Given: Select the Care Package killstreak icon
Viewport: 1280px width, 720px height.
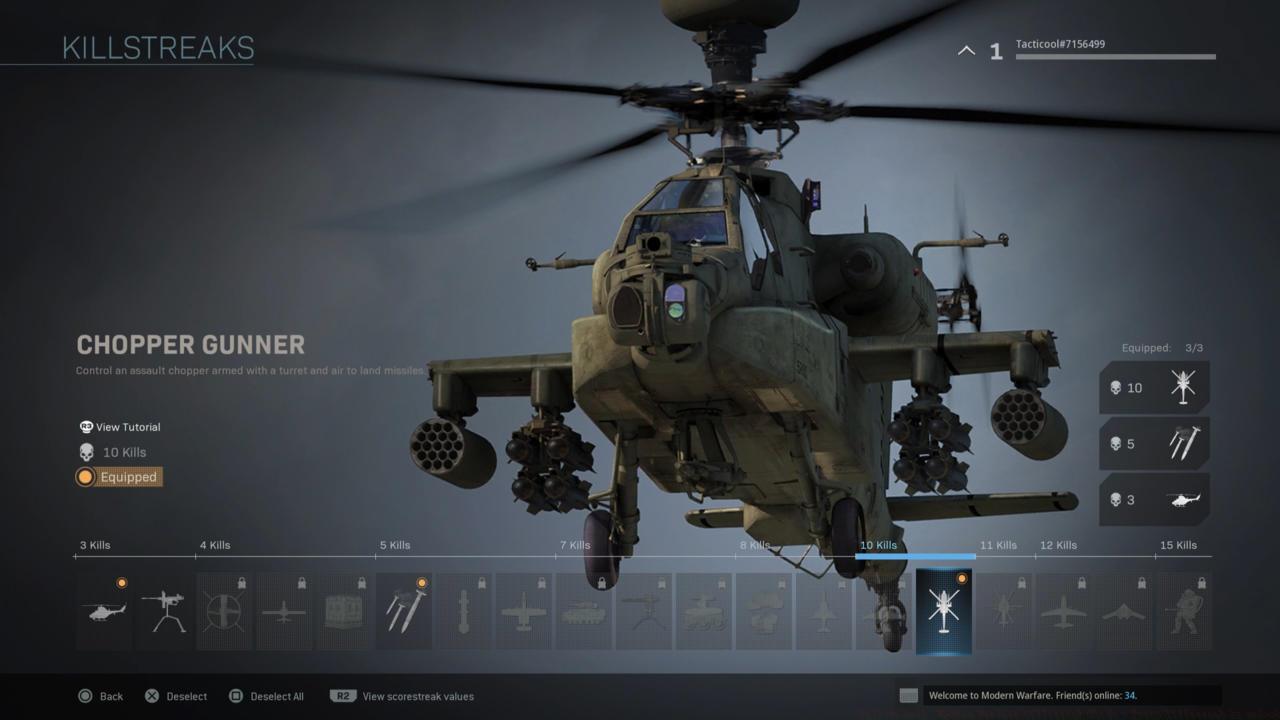Looking at the screenshot, I should tap(344, 610).
